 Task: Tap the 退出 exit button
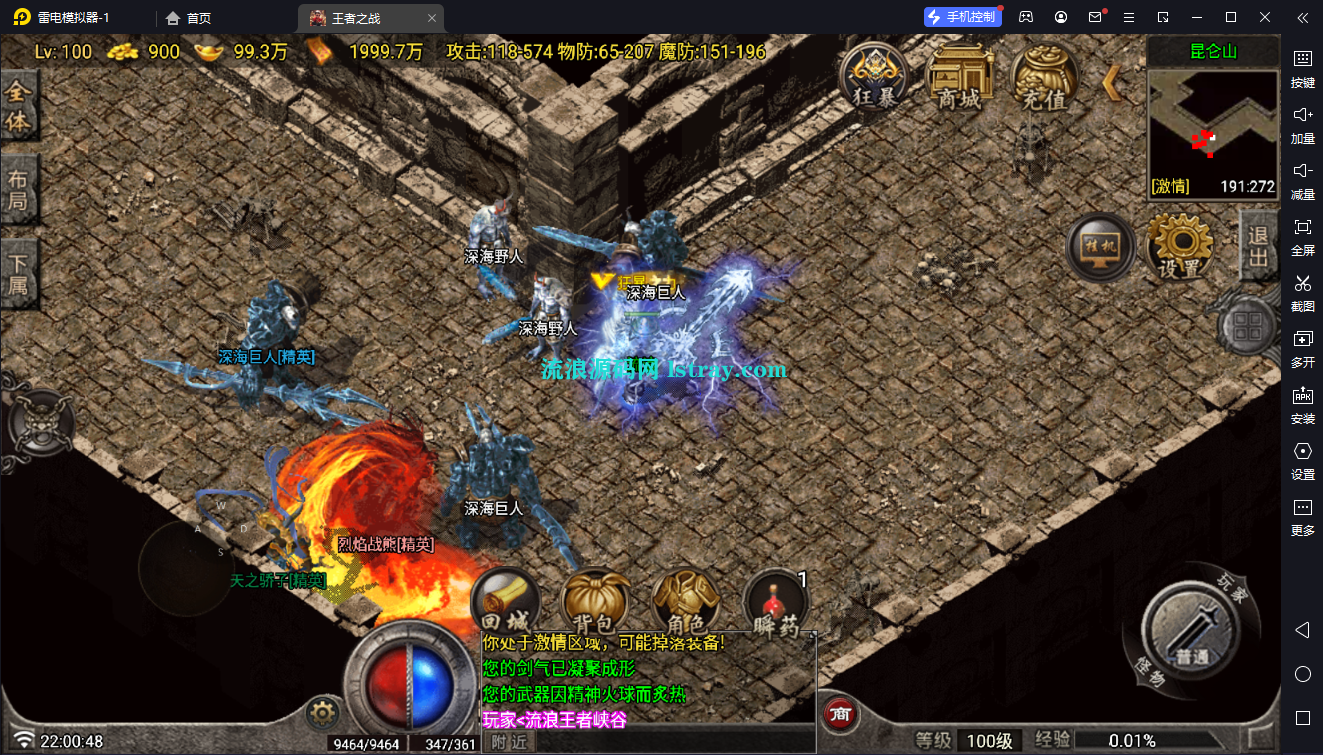point(1258,245)
